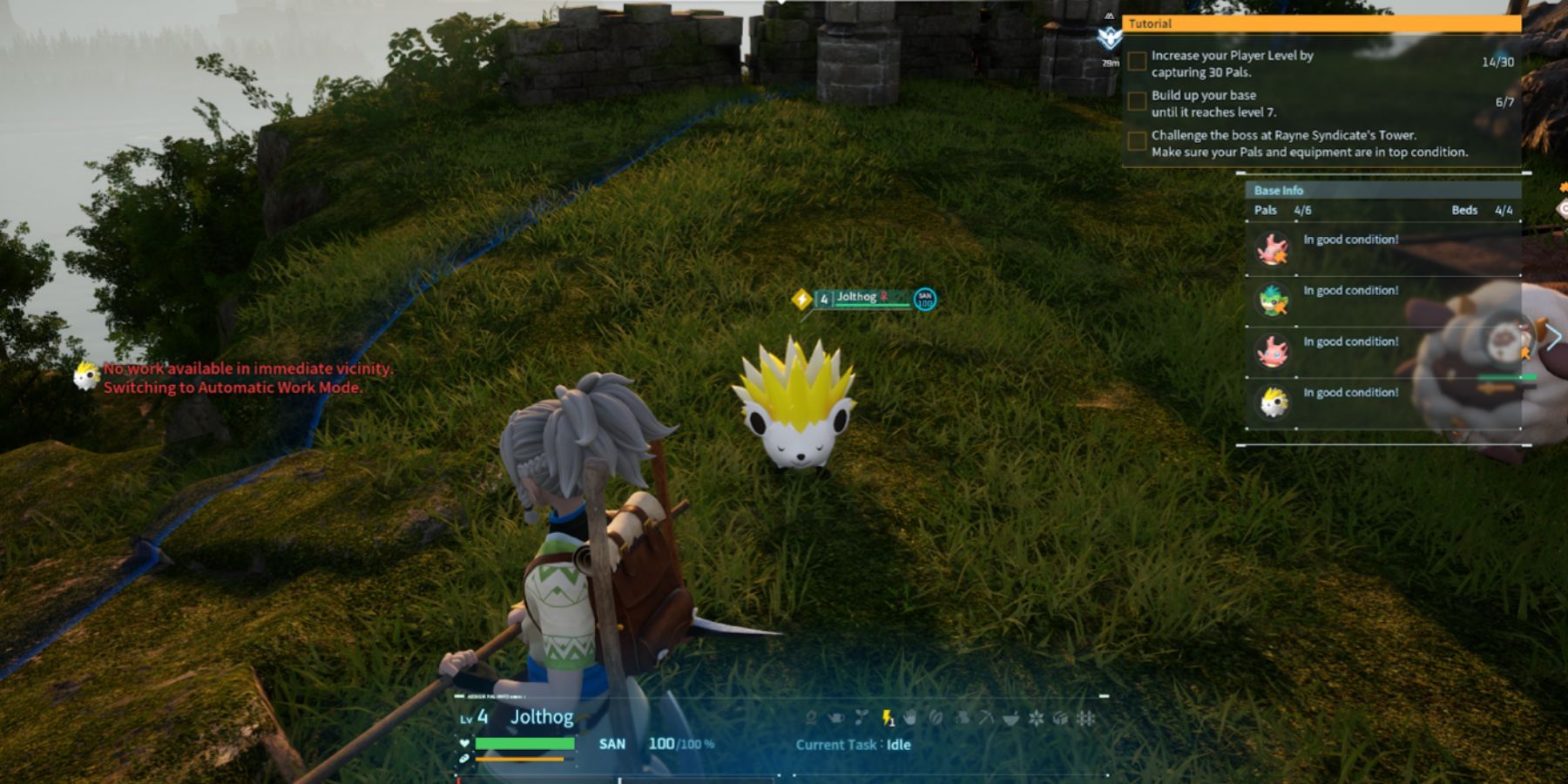This screenshot has width=1568, height=784.
Task: Click the tower marker on the top compass
Action: 1109,37
